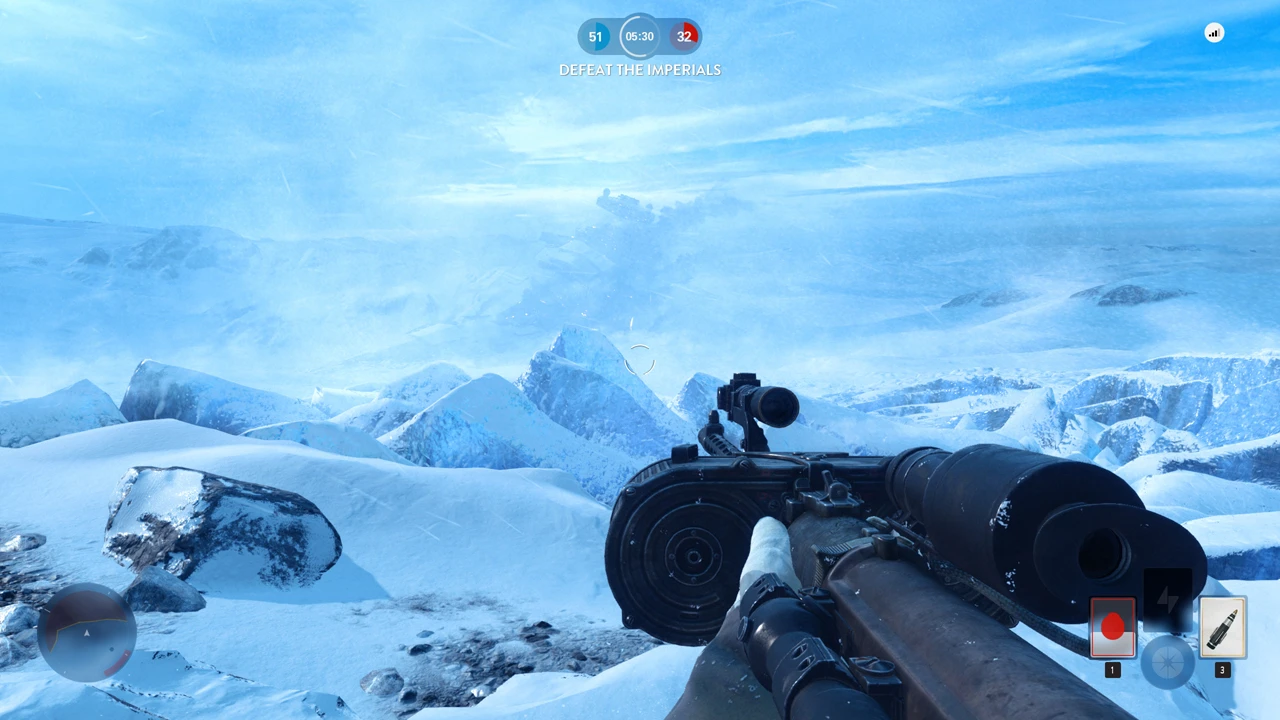Expand the Power Up card tray
The width and height of the screenshot is (1280, 720).
[1168, 630]
